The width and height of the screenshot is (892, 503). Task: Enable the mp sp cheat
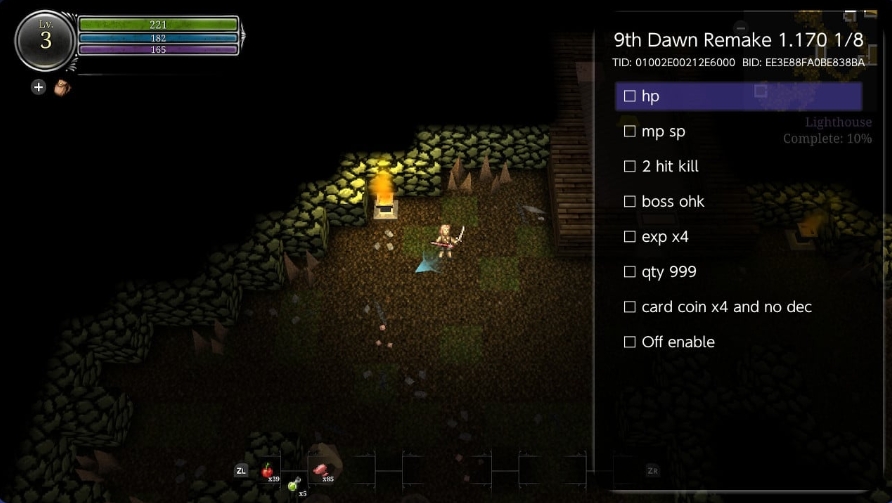pyautogui.click(x=630, y=131)
